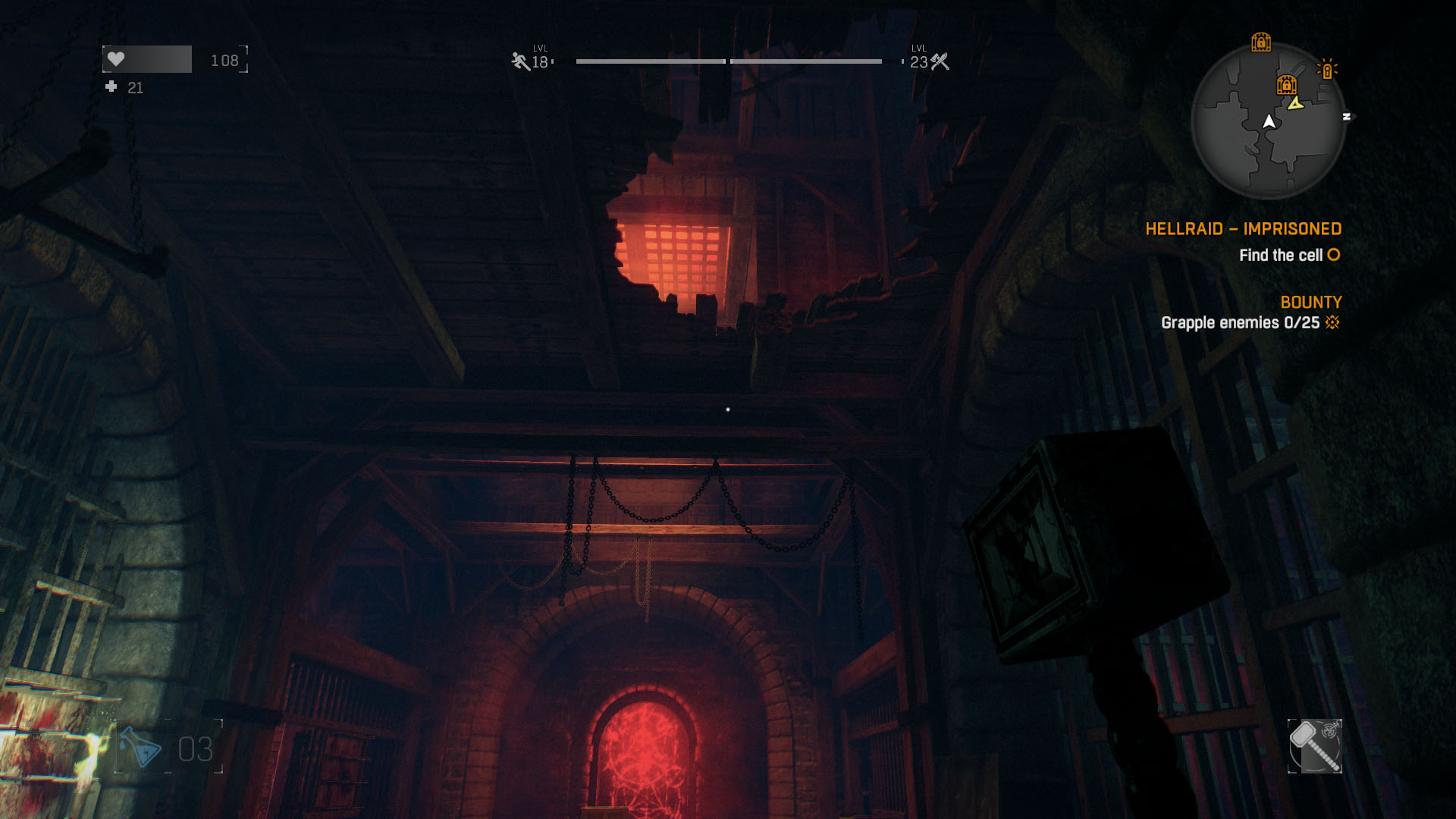
Task: Select the equipped hammer weapon slot
Action: click(1314, 746)
